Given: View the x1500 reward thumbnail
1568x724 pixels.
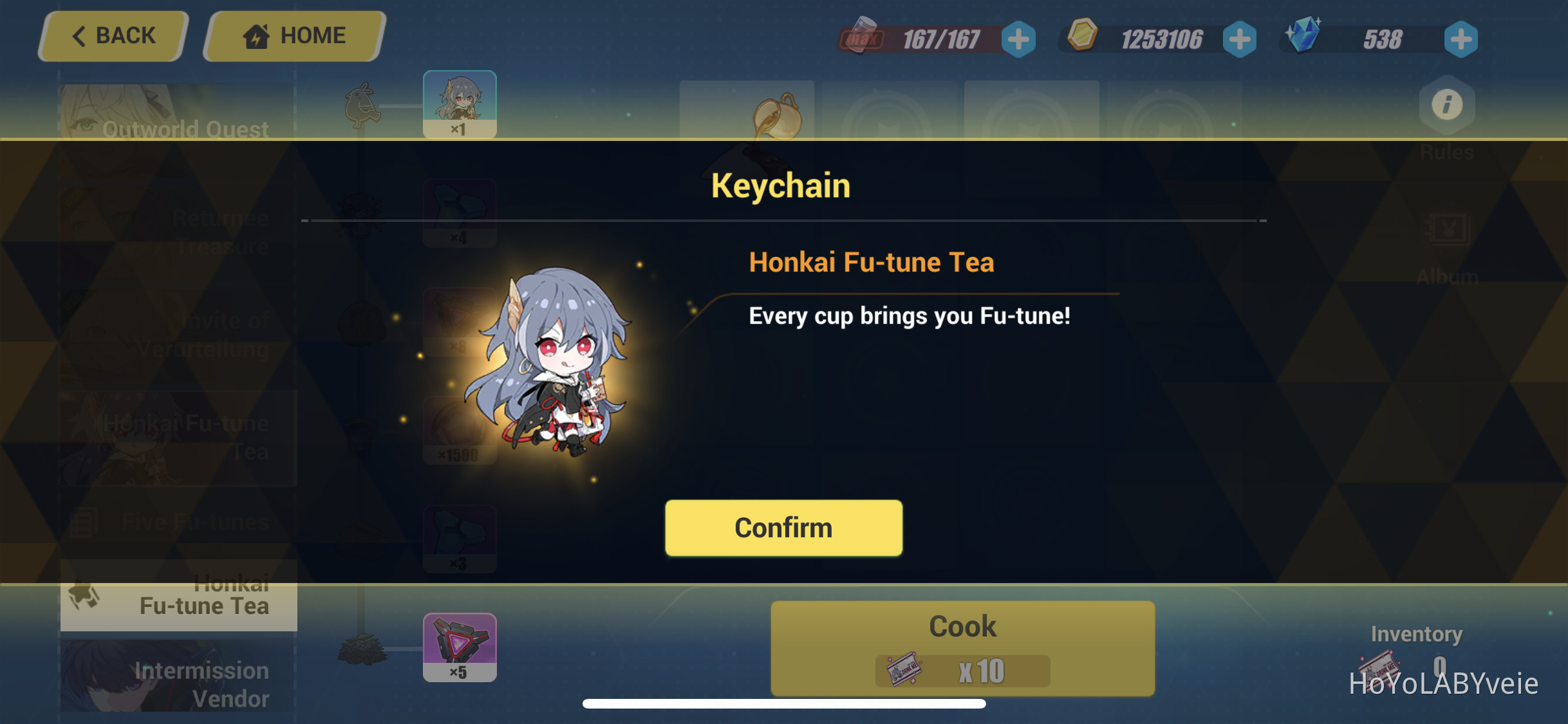Looking at the screenshot, I should pos(460,430).
